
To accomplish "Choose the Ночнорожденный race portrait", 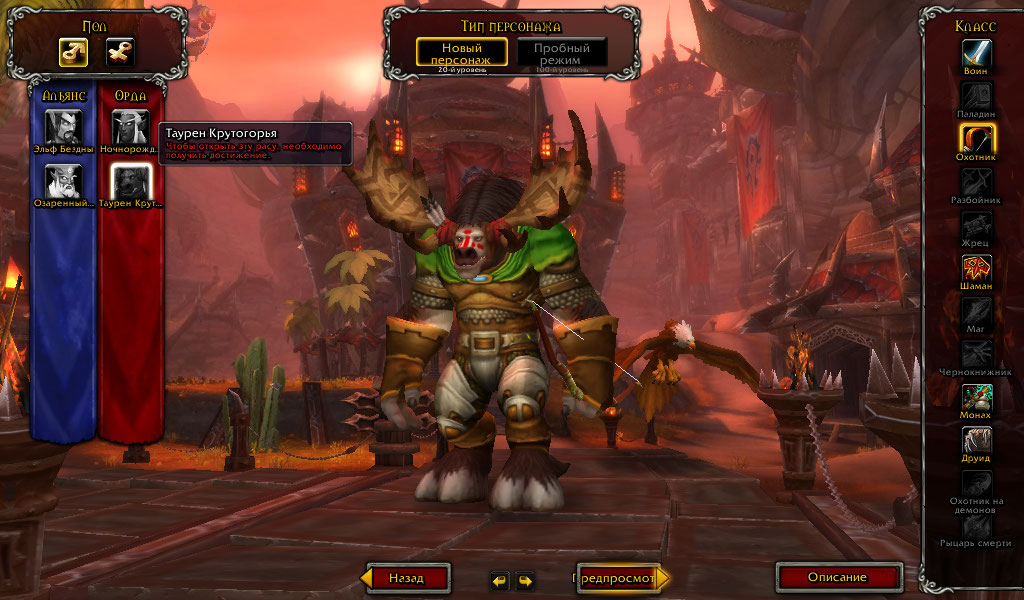I will pyautogui.click(x=131, y=126).
